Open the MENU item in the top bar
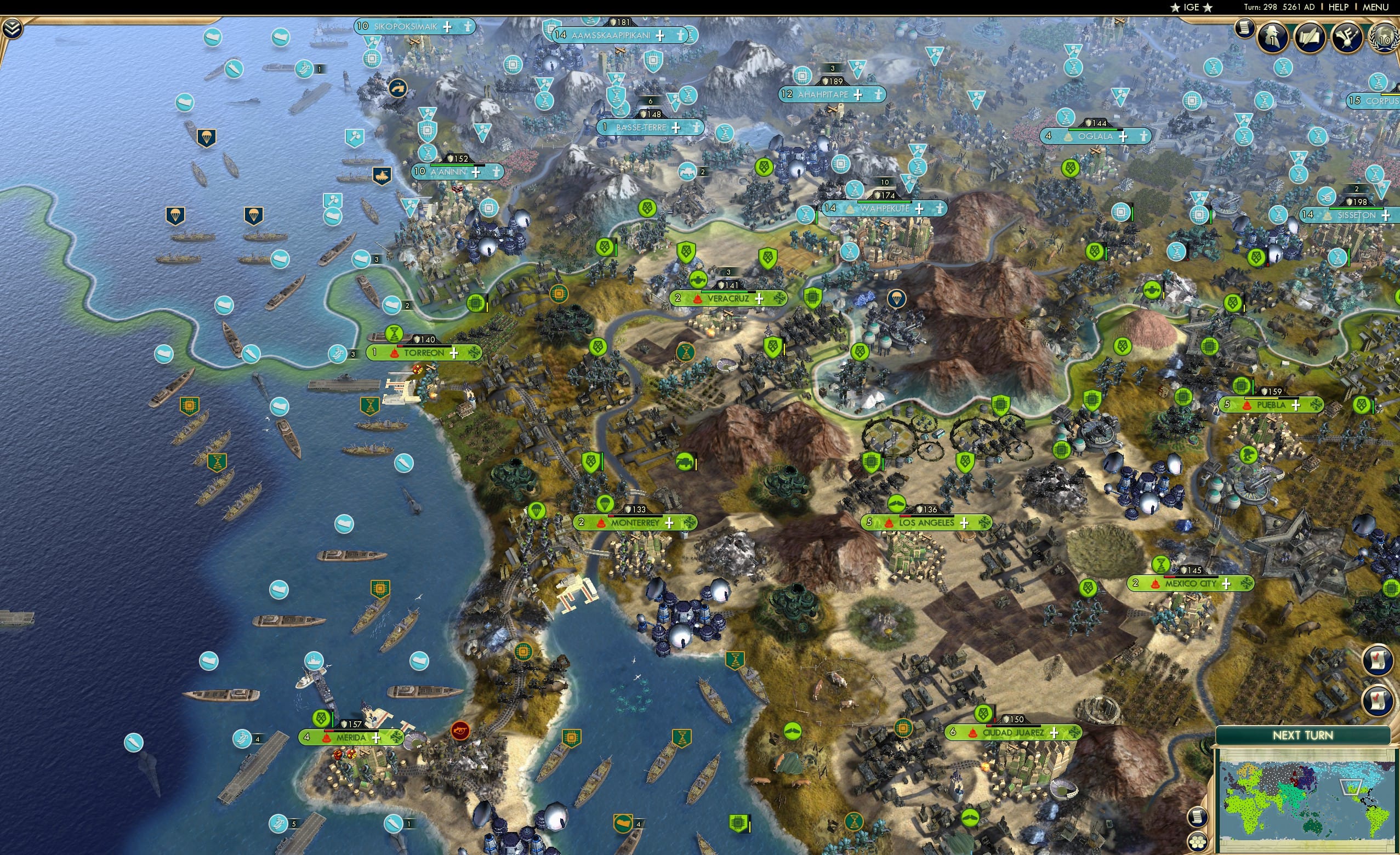The image size is (1400, 855). [1375, 7]
